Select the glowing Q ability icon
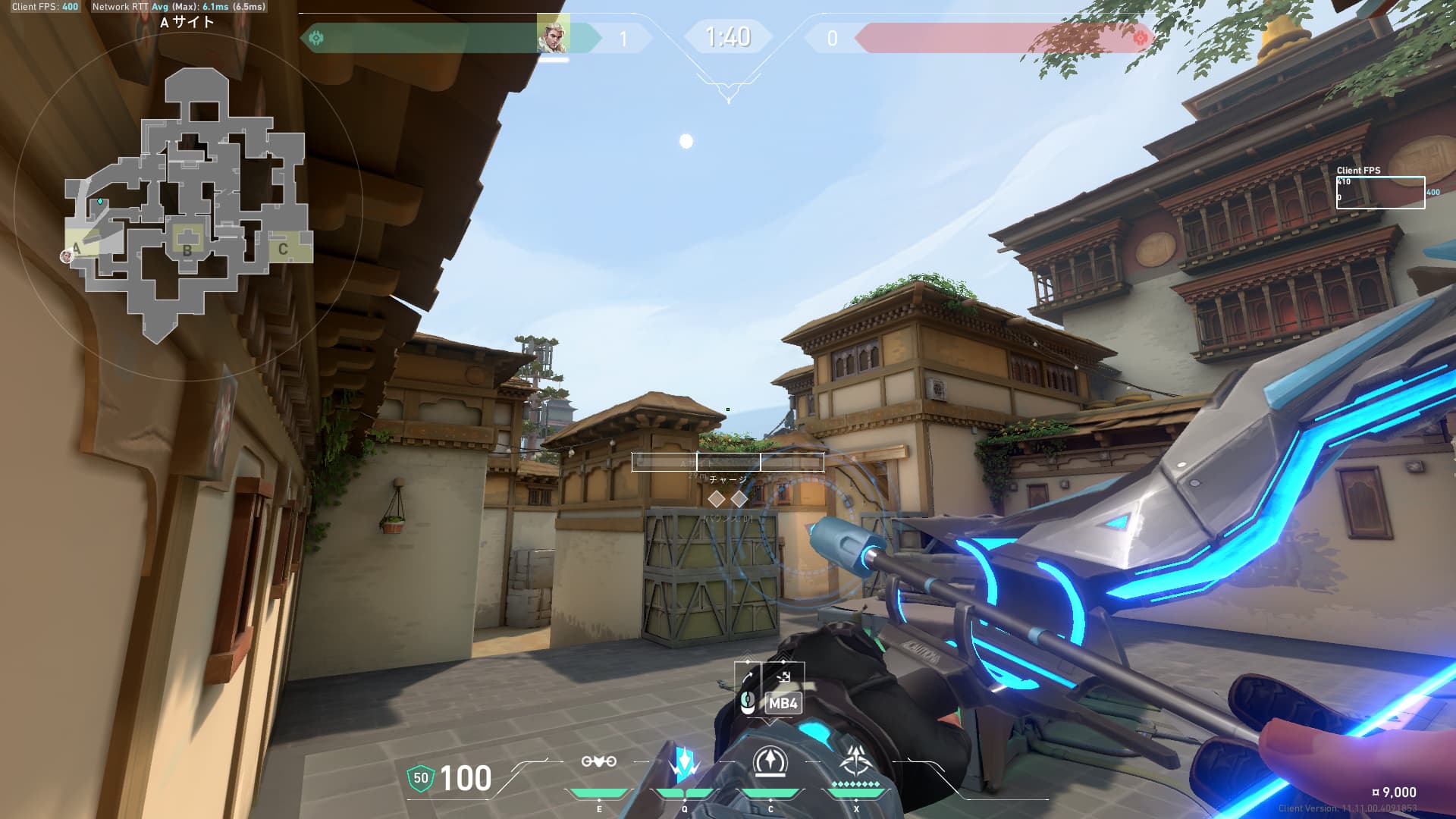This screenshot has width=1456, height=819. tap(684, 763)
